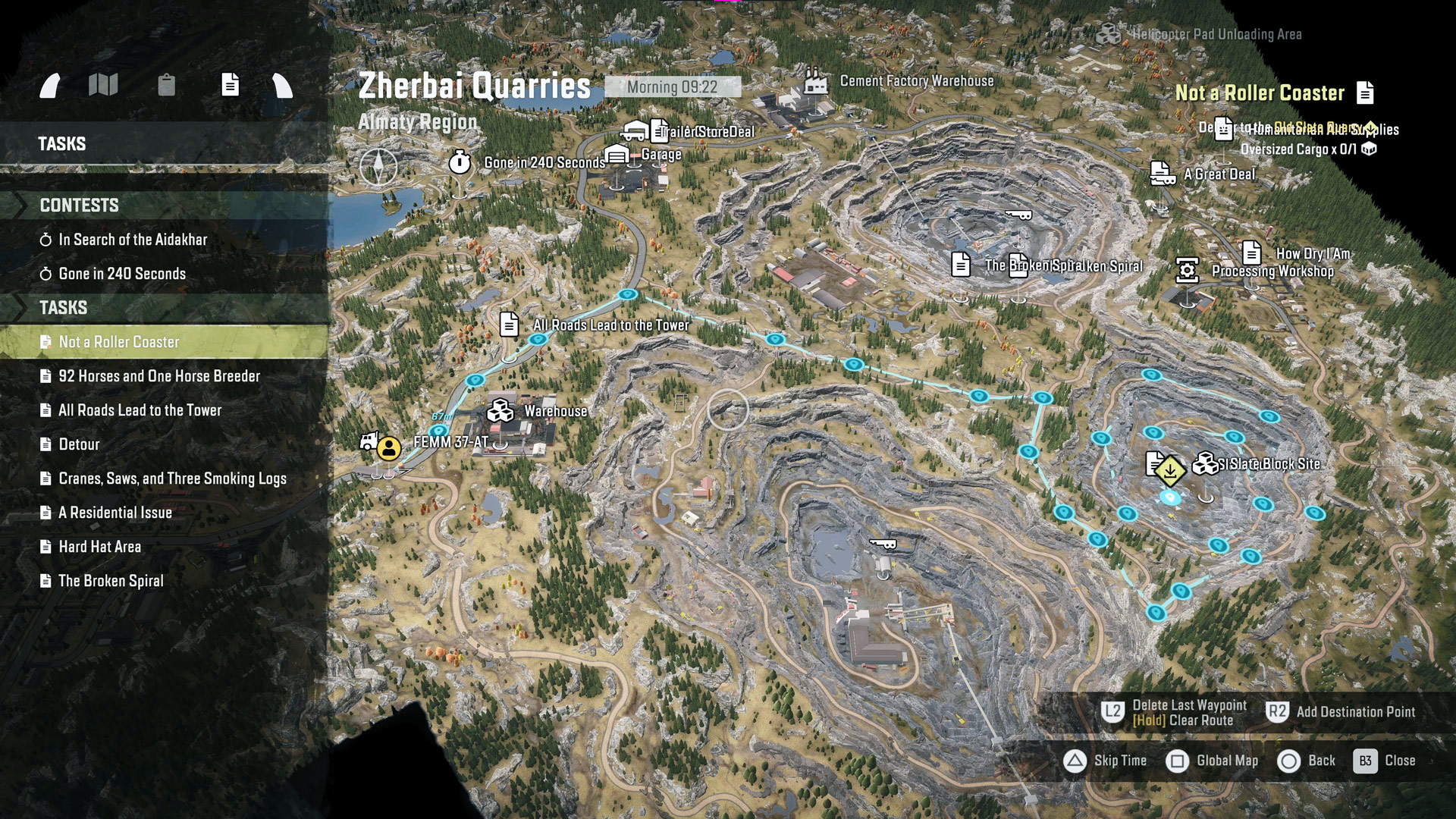The height and width of the screenshot is (819, 1456).
Task: Choose the All Roads Lead to the Tower task entry
Action: [140, 410]
